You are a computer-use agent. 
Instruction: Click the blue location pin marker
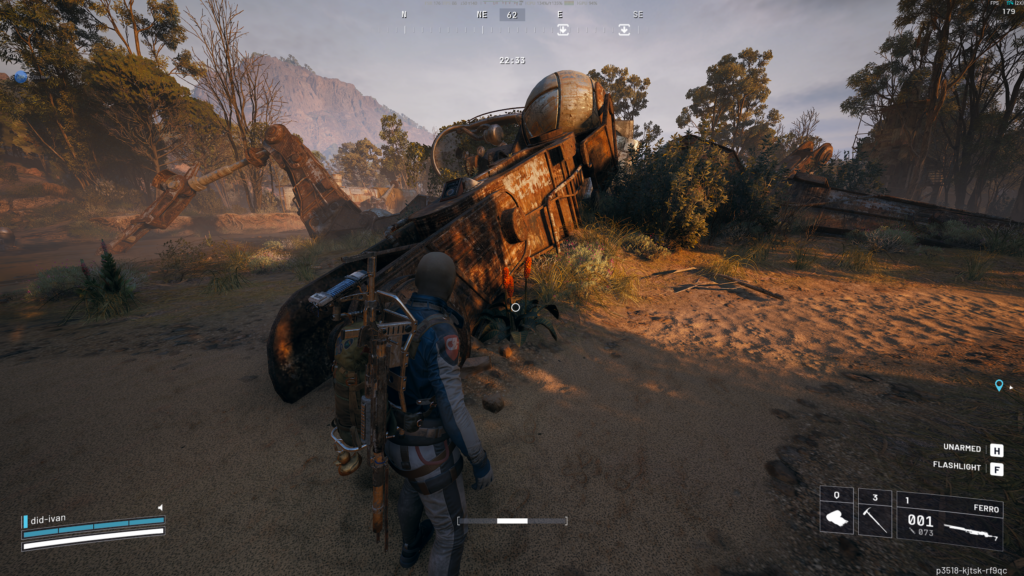pyautogui.click(x=998, y=385)
